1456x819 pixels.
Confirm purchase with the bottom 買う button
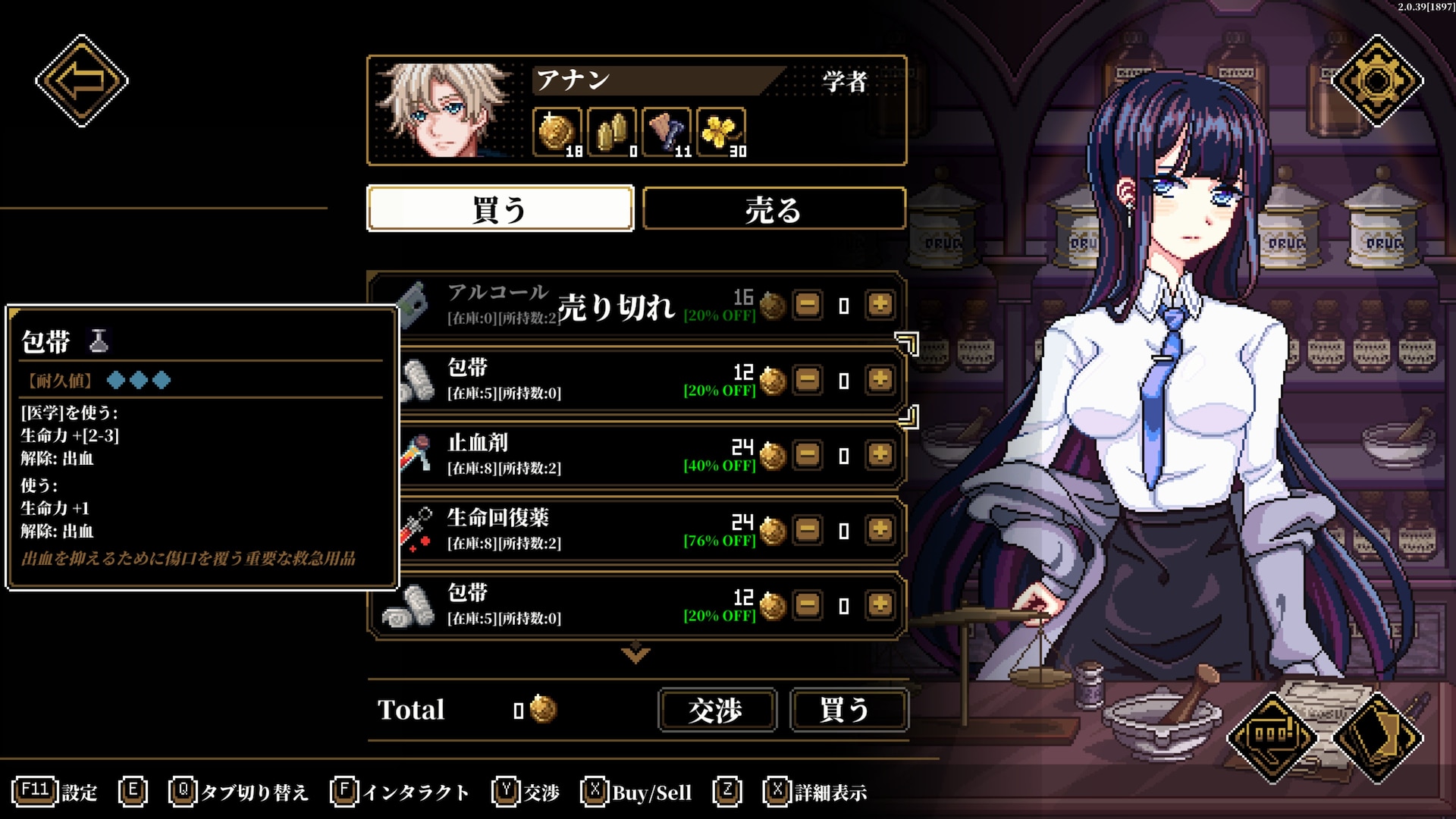[848, 710]
